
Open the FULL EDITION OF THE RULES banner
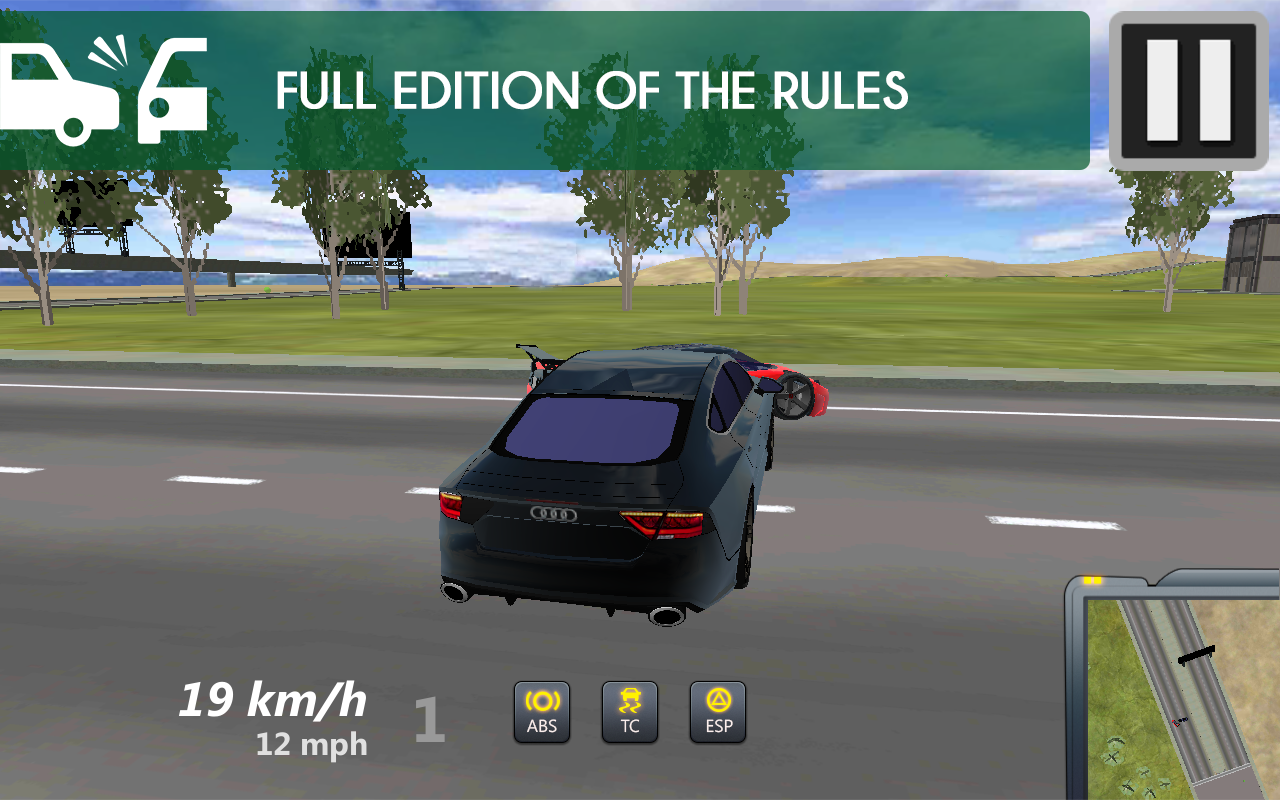pyautogui.click(x=594, y=90)
